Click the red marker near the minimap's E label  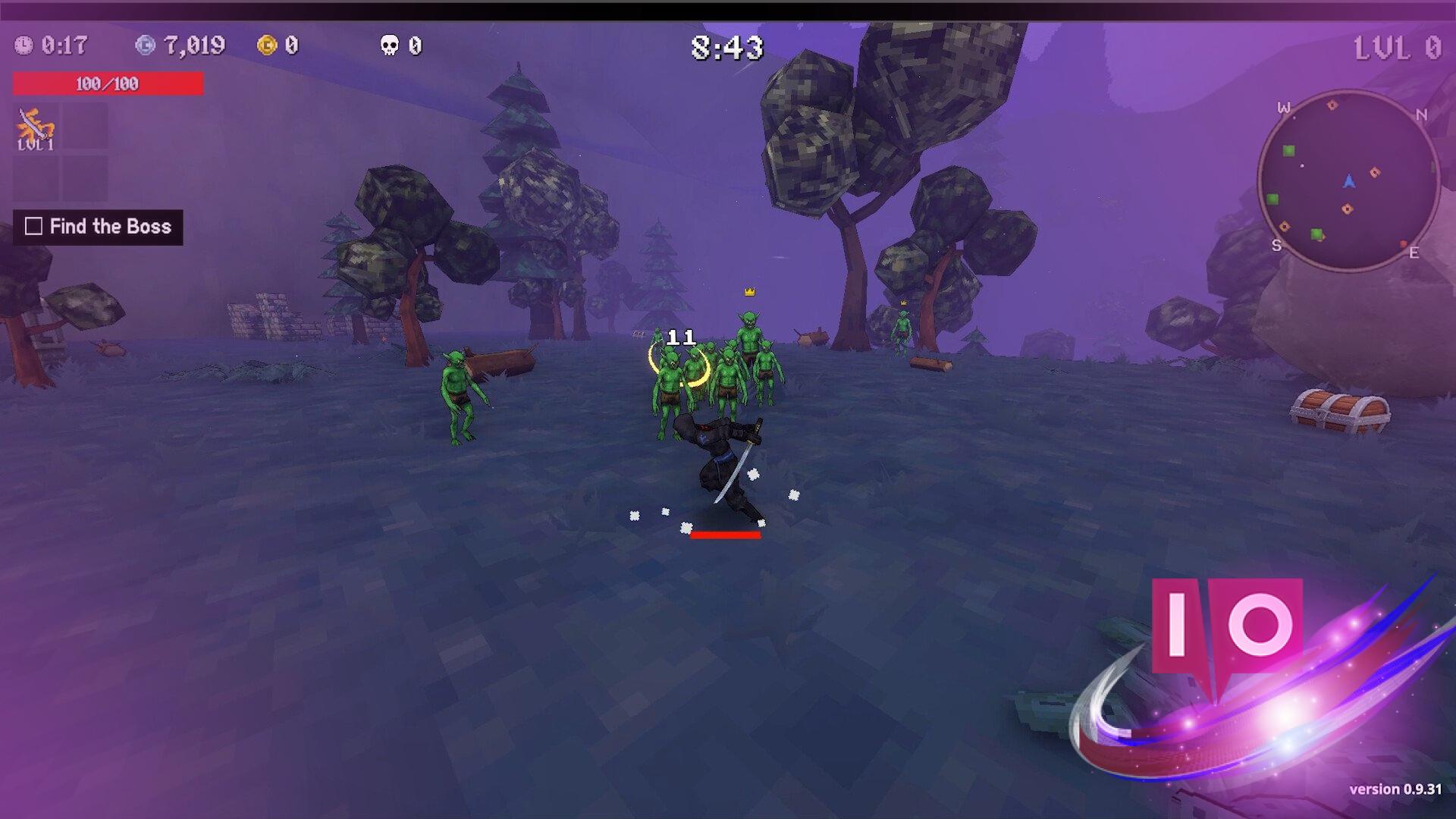coord(1403,243)
